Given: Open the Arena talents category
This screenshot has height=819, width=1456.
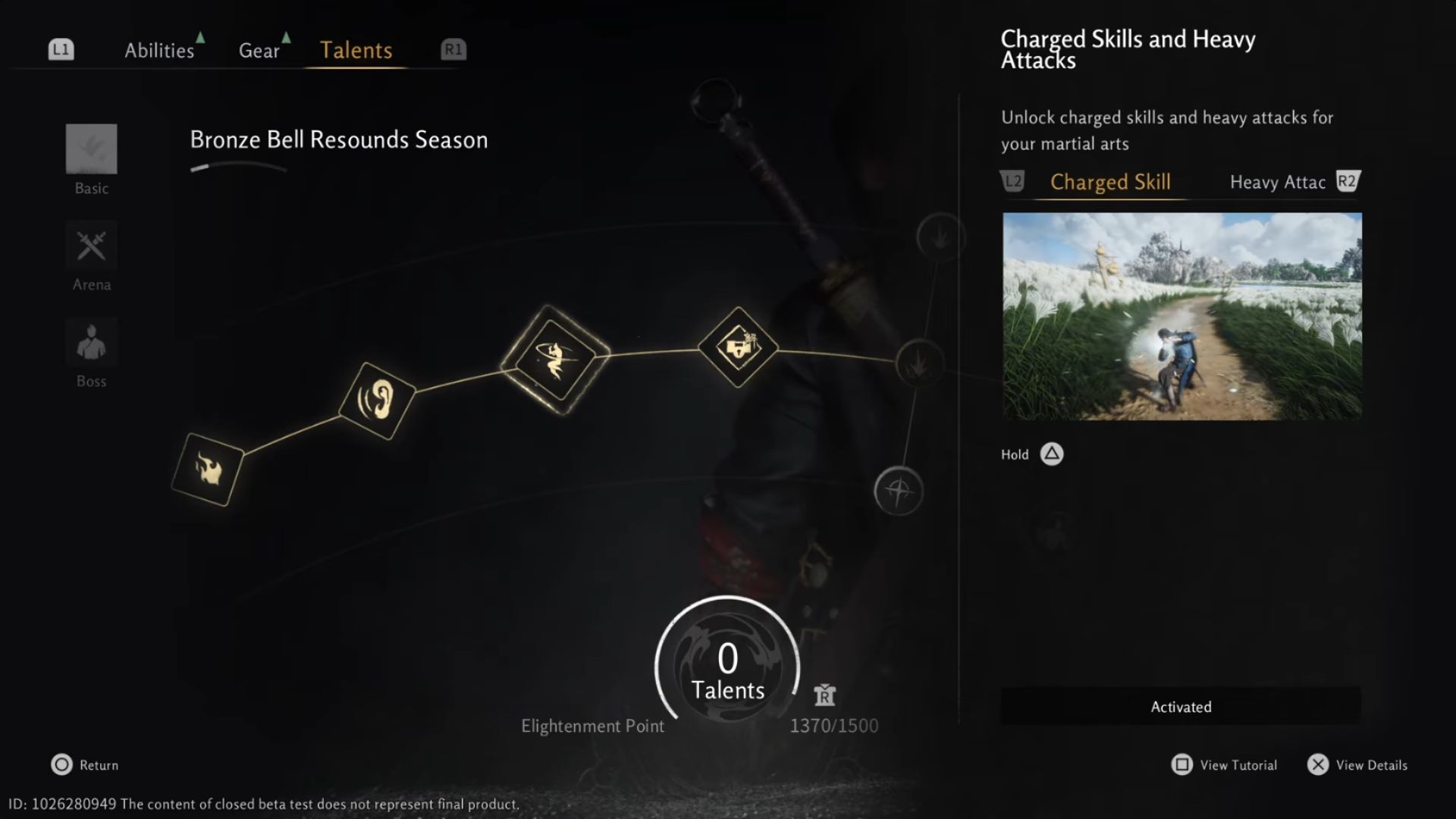Looking at the screenshot, I should [x=91, y=256].
